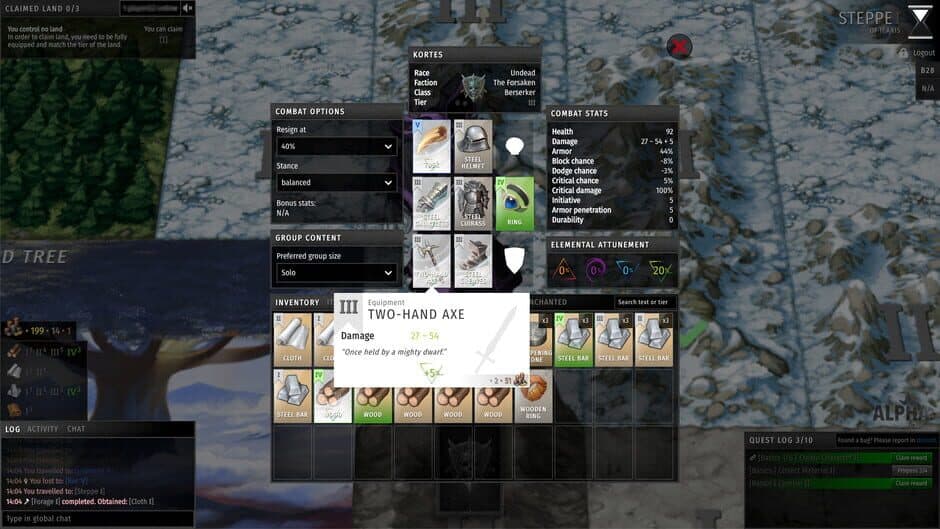This screenshot has width=940, height=529.
Task: Open the Stance dropdown set to balanced
Action: pos(336,183)
